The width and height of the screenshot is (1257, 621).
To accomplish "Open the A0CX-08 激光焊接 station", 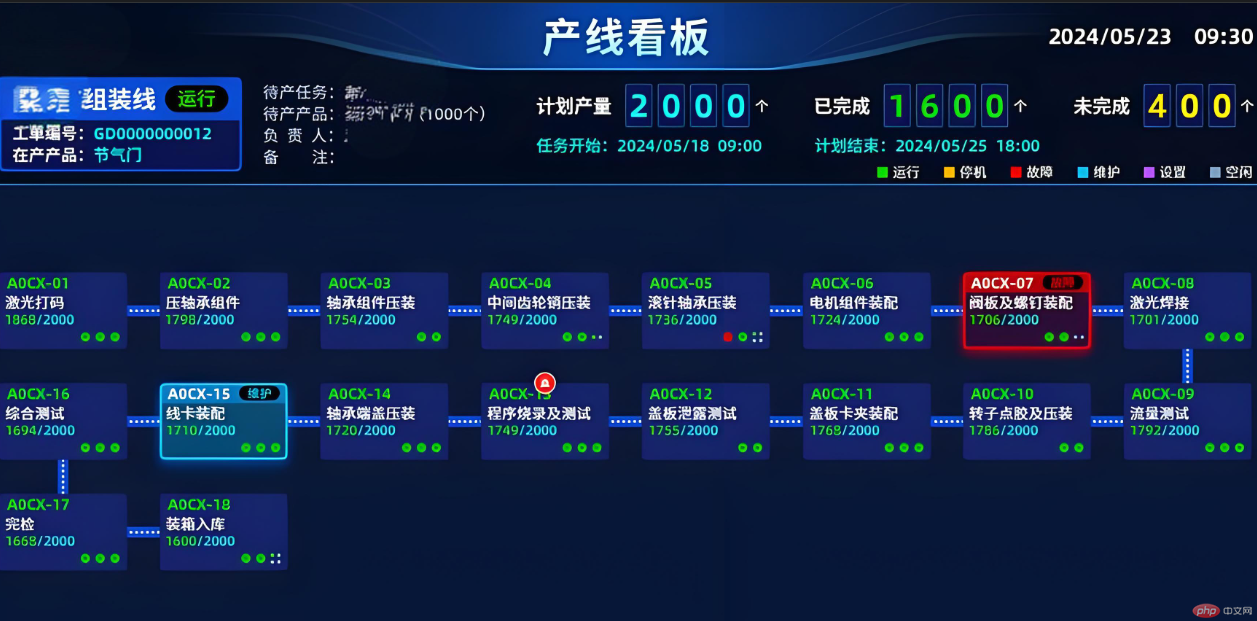I will [x=1187, y=311].
